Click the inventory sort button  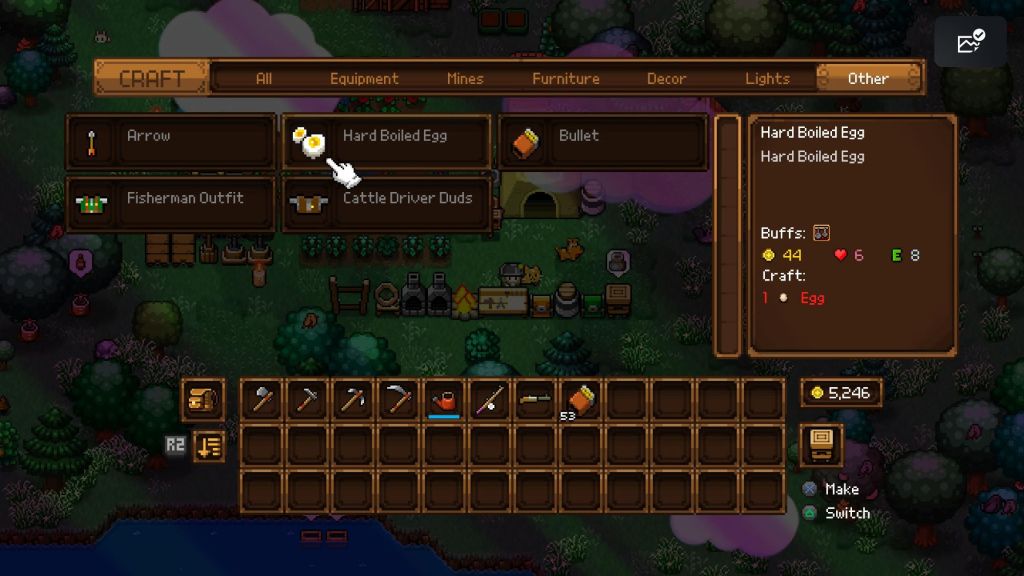(208, 445)
